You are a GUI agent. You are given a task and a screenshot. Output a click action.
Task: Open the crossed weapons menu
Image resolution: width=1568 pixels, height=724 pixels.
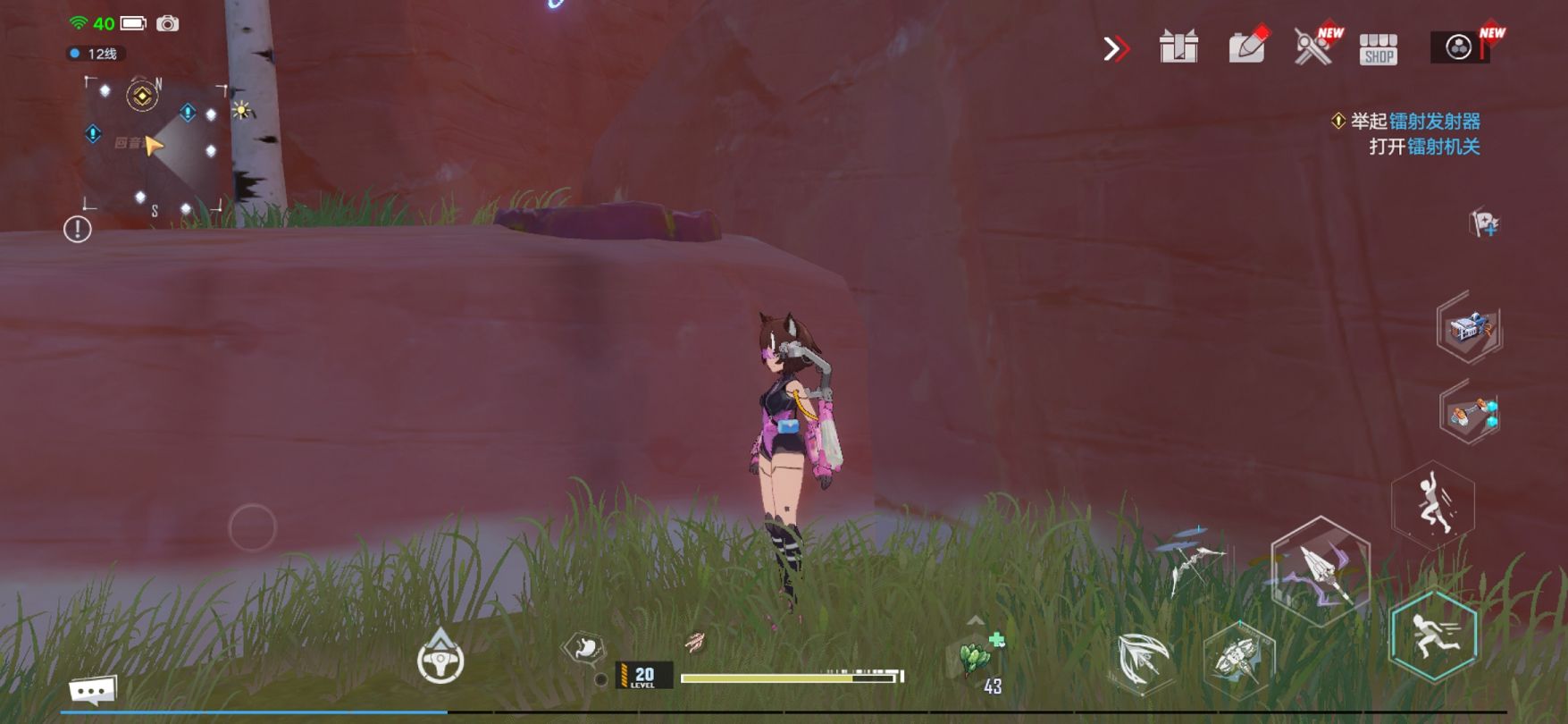pos(1313,46)
